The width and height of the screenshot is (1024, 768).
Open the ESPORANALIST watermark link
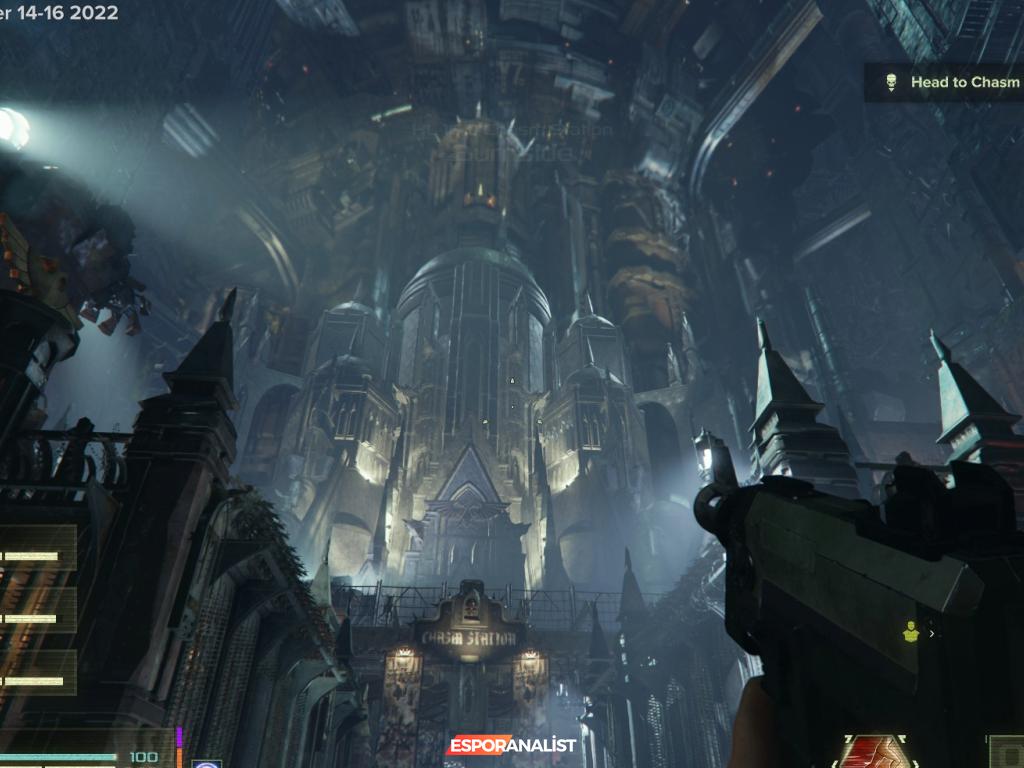[x=511, y=745]
